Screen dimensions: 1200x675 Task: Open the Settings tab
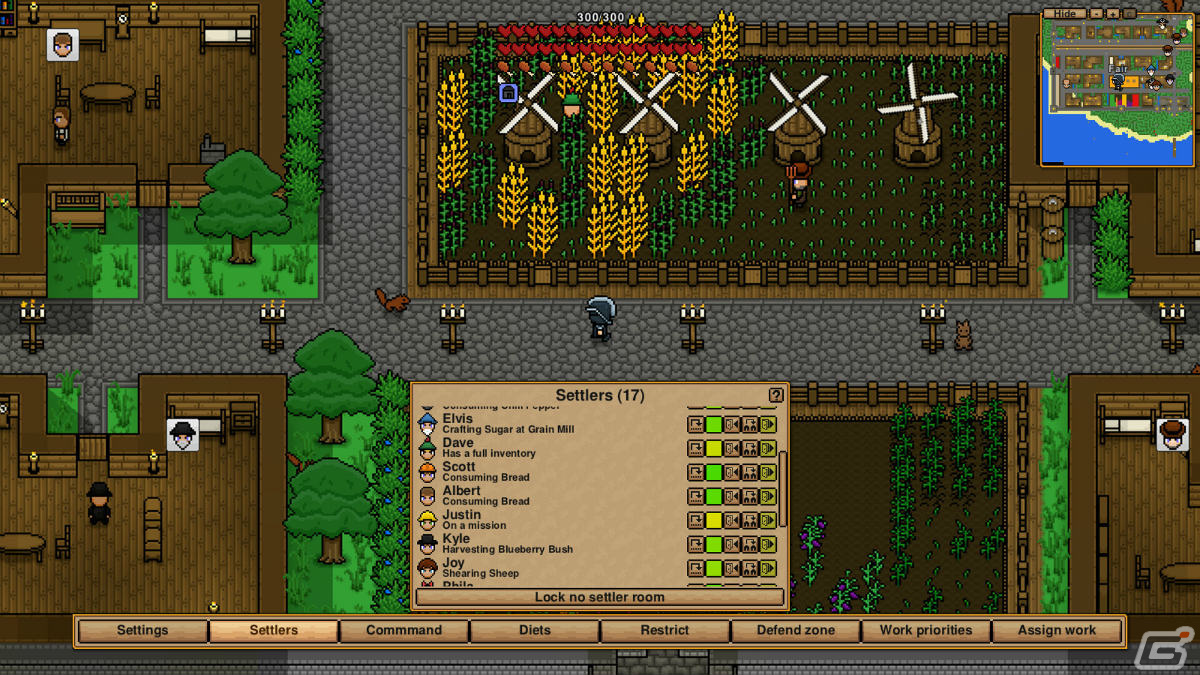coord(142,631)
